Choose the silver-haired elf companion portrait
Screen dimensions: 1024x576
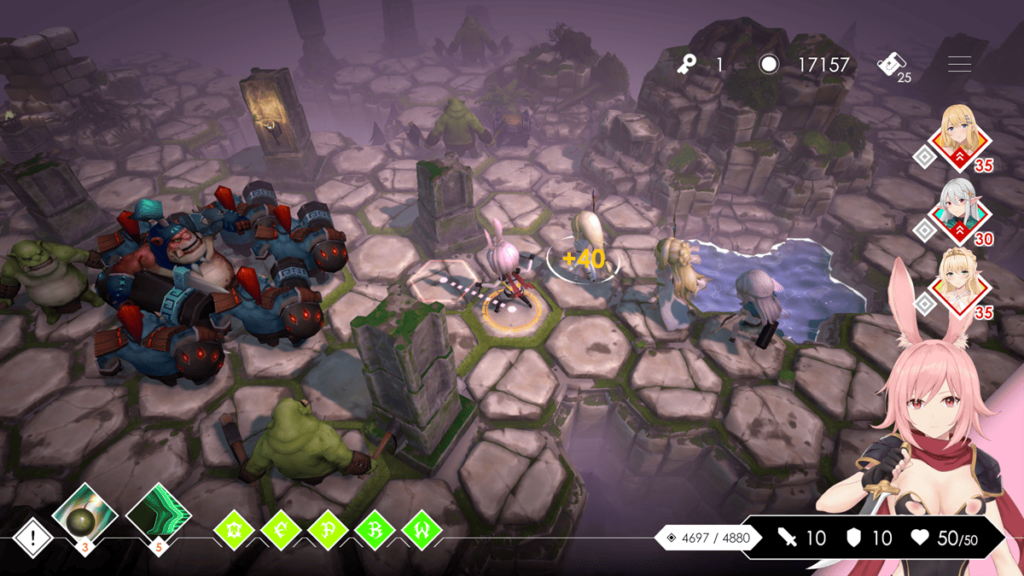[x=960, y=212]
